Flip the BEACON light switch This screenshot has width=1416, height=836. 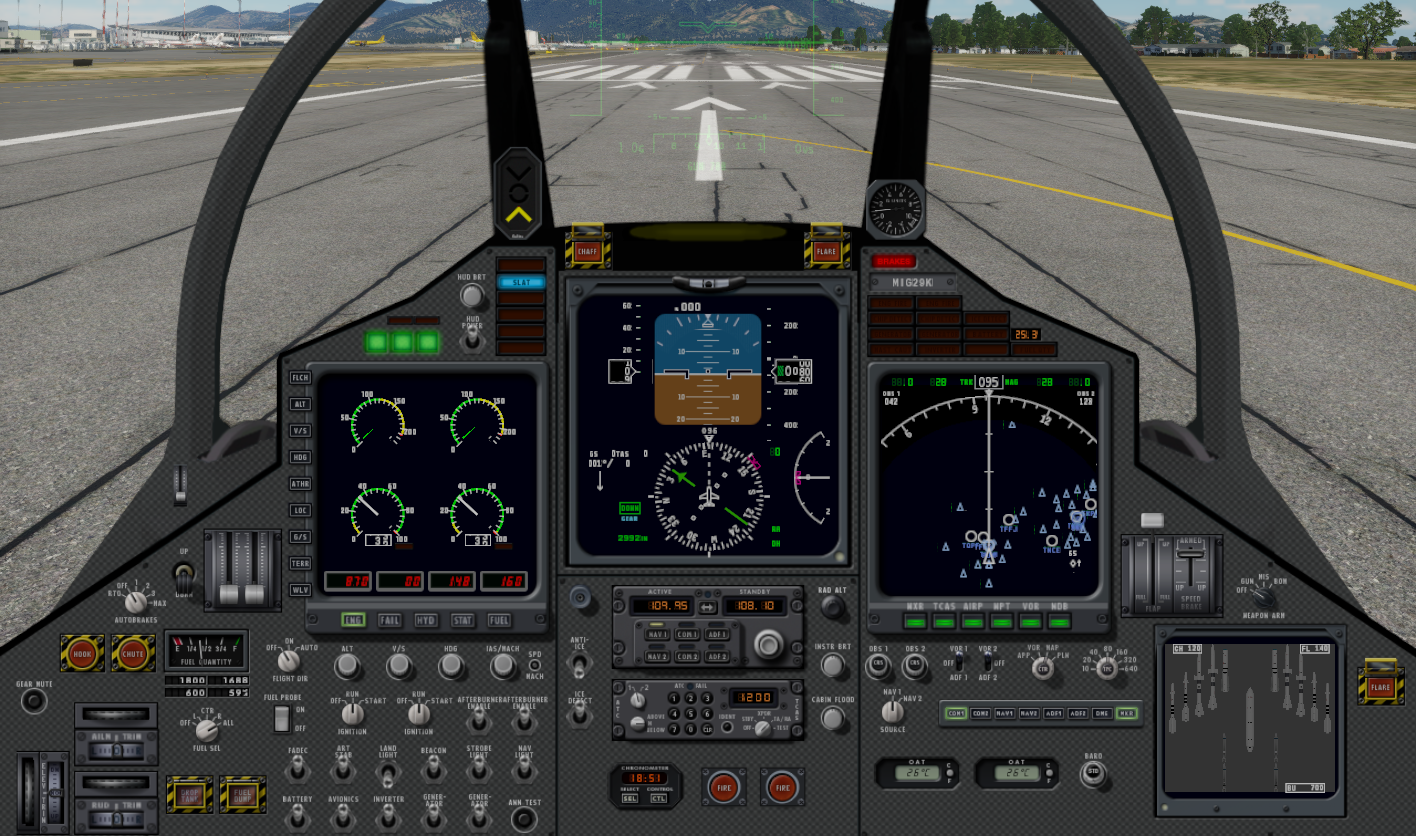click(x=434, y=769)
